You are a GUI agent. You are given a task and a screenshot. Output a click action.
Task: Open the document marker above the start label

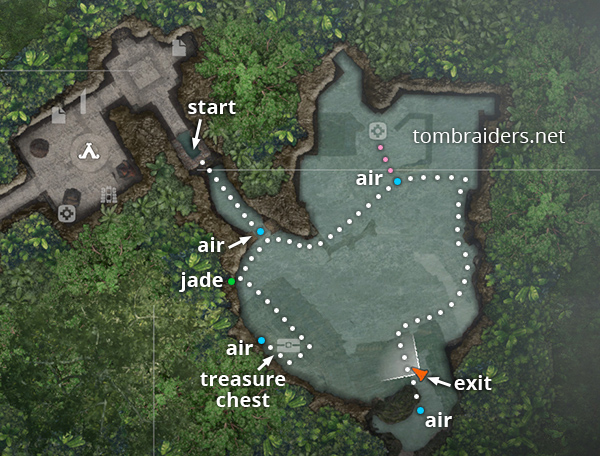pyautogui.click(x=179, y=48)
